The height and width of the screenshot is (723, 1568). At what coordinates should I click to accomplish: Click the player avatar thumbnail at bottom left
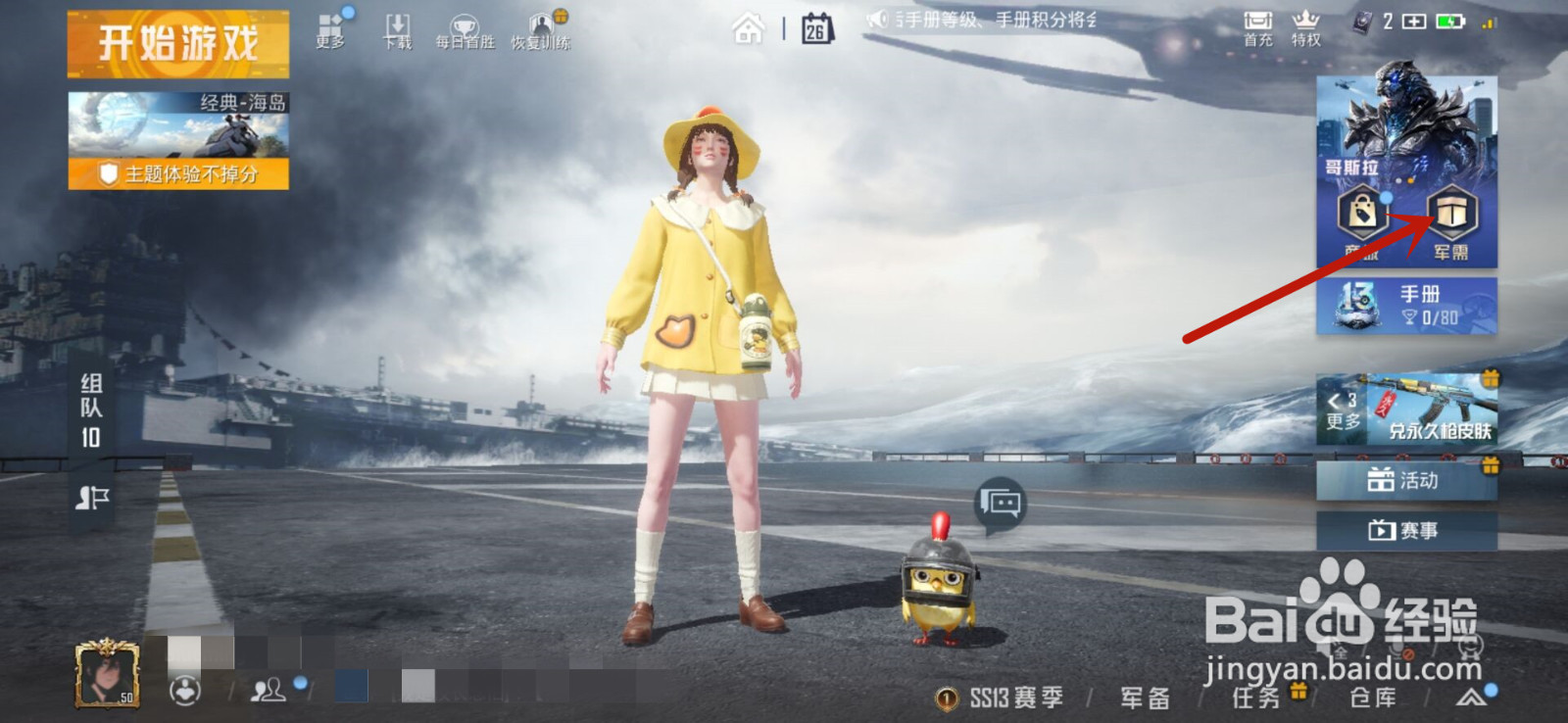click(106, 676)
